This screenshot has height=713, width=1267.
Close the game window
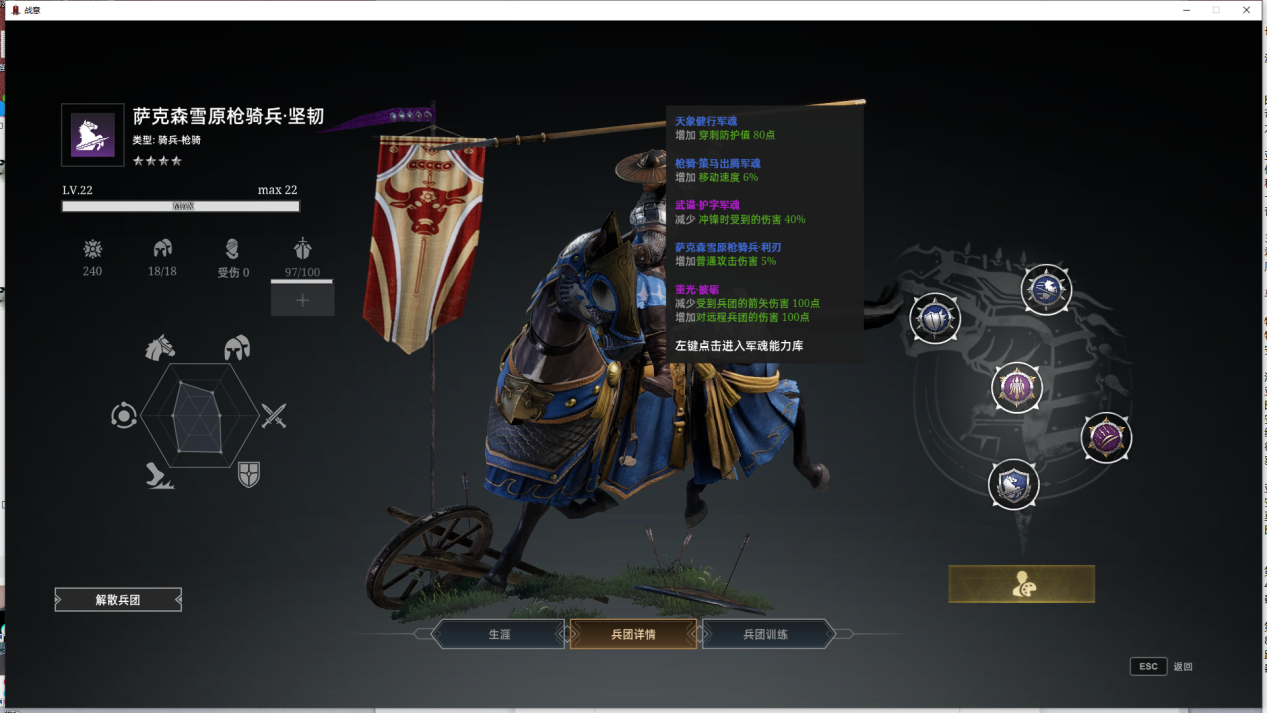[x=1247, y=10]
